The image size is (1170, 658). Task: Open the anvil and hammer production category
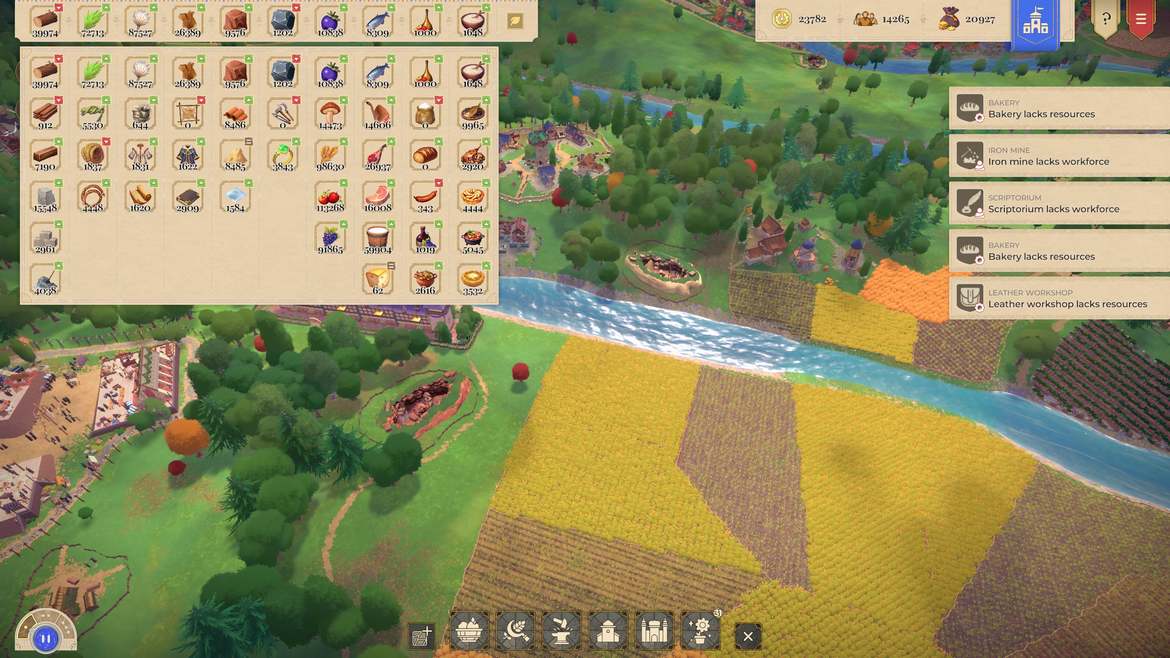coord(561,632)
